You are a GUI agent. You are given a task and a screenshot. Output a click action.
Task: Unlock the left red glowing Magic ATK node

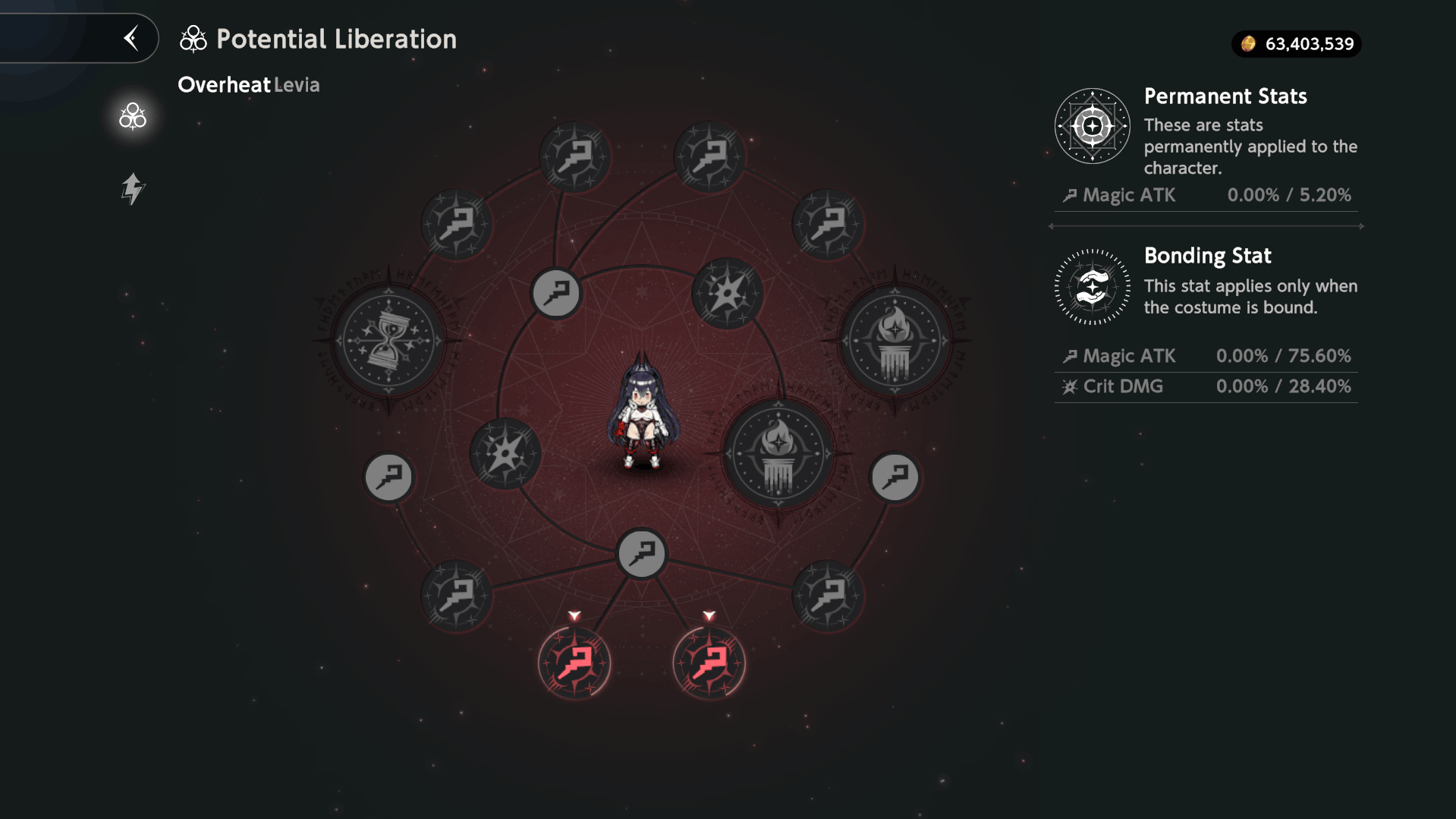pos(574,663)
